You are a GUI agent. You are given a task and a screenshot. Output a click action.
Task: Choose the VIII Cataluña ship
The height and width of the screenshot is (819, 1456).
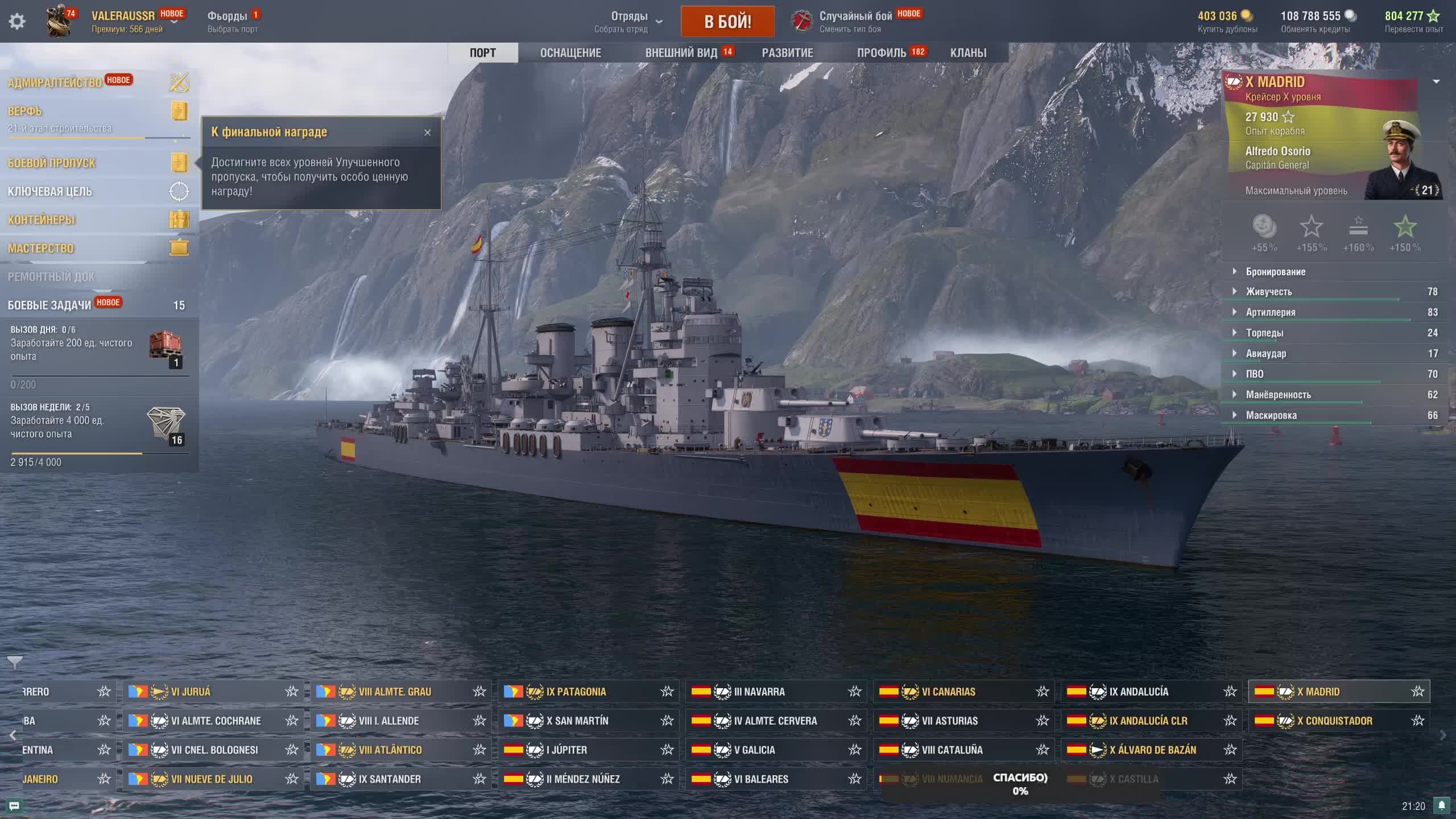(x=952, y=750)
